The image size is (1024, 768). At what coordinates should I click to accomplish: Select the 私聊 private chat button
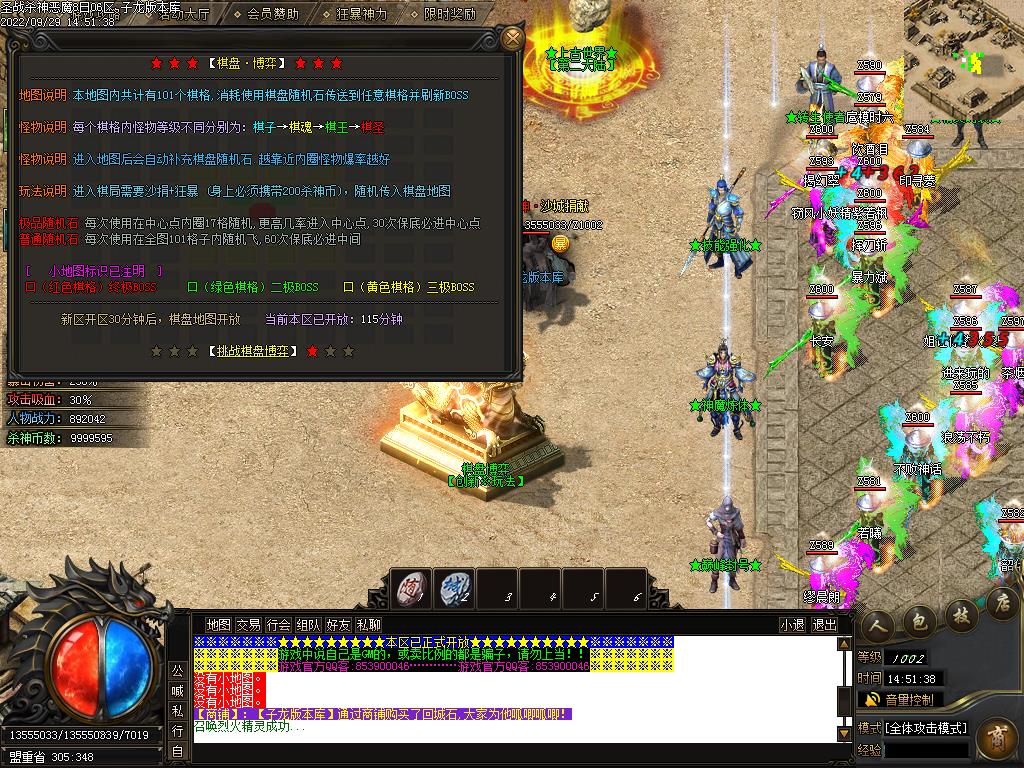point(369,625)
